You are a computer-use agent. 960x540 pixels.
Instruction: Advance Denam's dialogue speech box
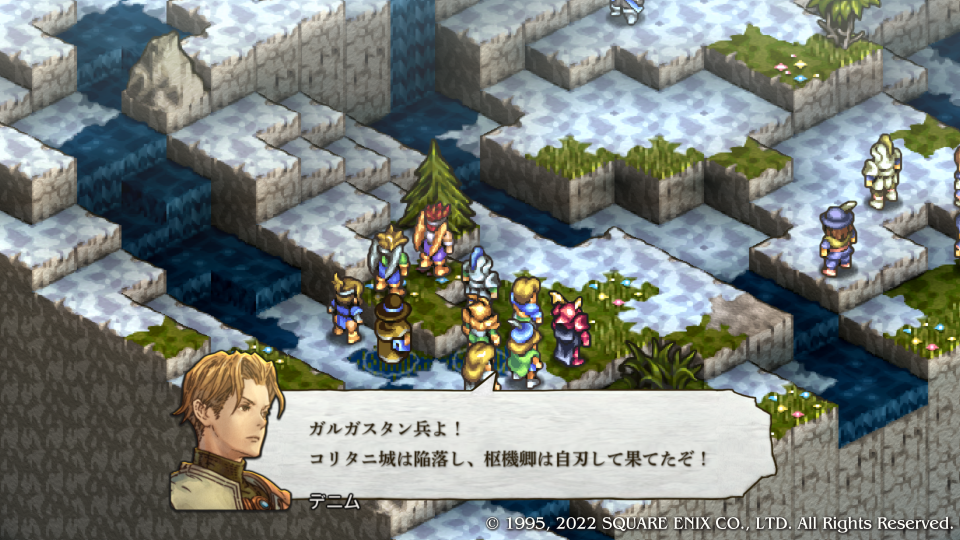530,445
